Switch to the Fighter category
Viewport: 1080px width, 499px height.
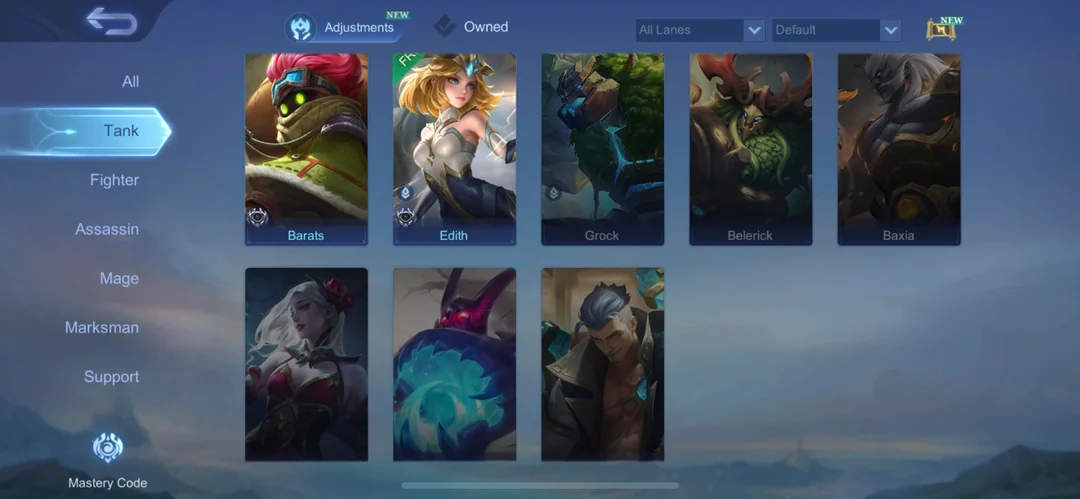point(114,180)
